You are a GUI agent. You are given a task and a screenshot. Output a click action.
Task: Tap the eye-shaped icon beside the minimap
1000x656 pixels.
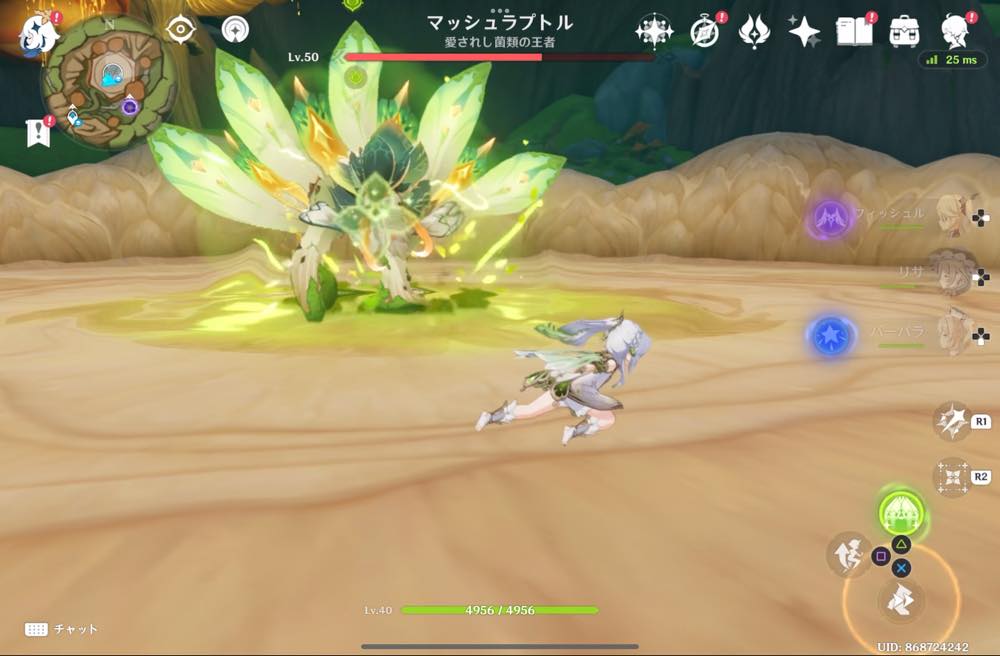[180, 30]
